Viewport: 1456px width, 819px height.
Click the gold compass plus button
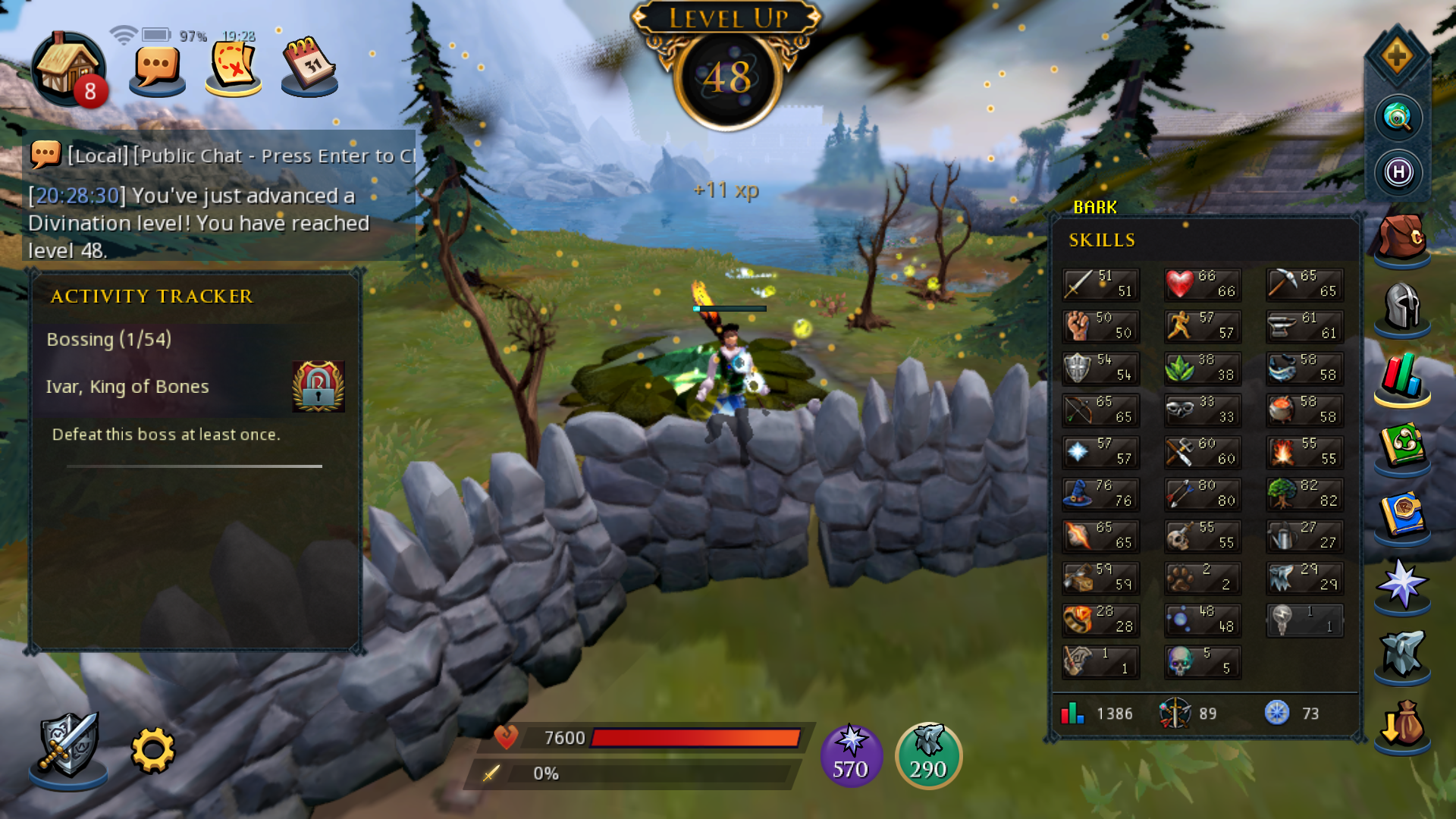(x=1398, y=56)
